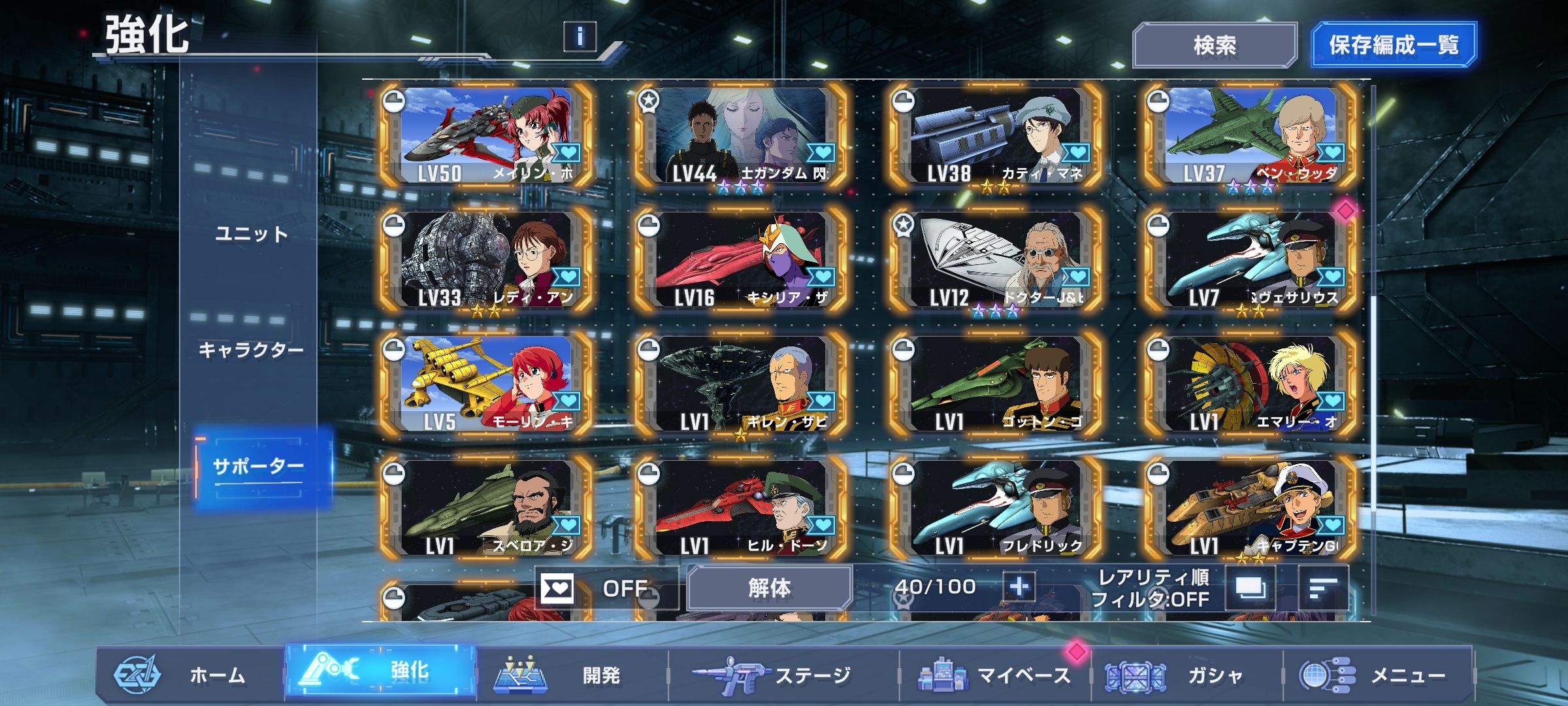Go to ホーム in the bottom navigation
Image resolution: width=1568 pixels, height=706 pixels.
(x=189, y=675)
